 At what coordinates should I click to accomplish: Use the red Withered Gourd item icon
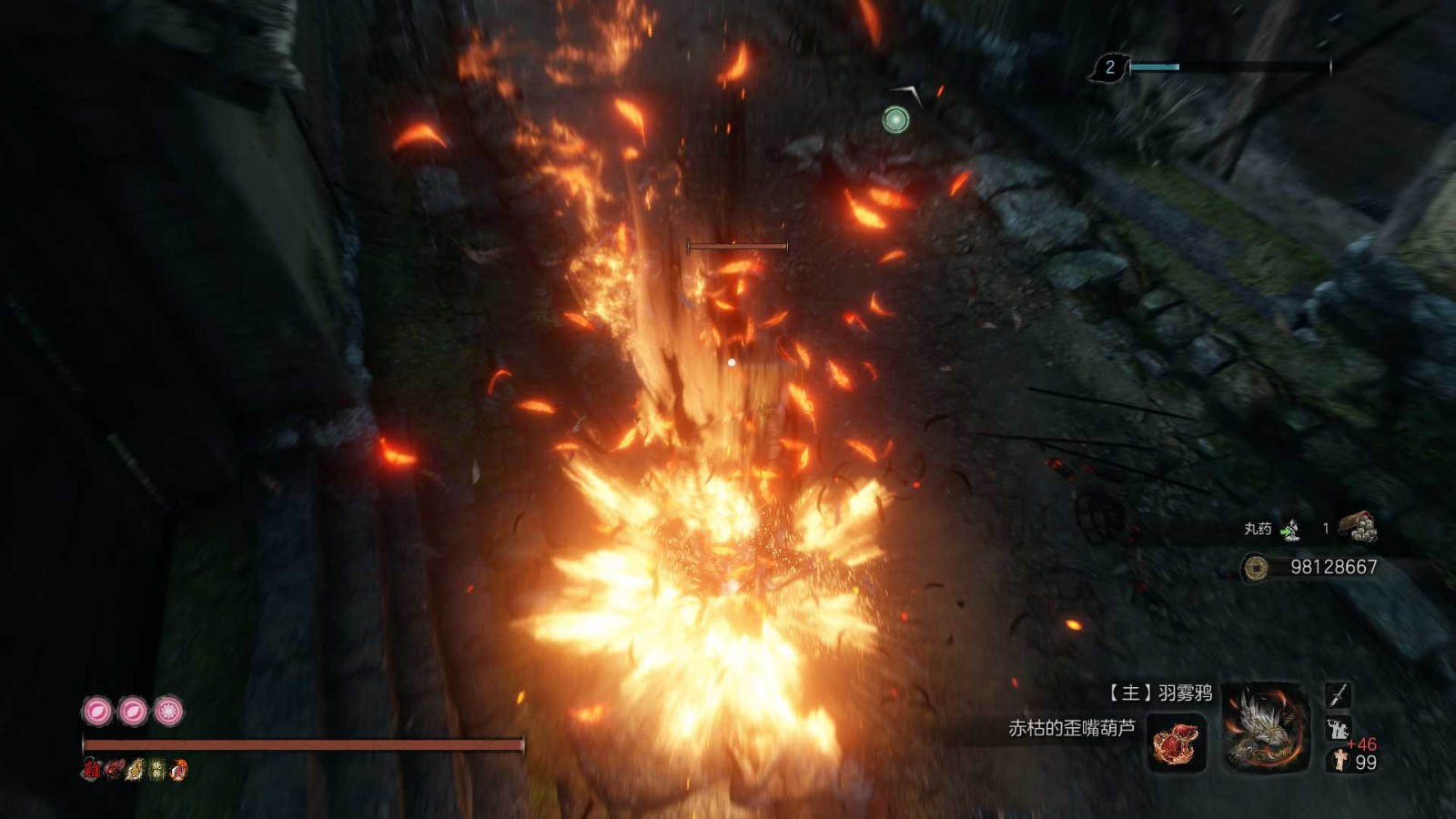(1177, 742)
